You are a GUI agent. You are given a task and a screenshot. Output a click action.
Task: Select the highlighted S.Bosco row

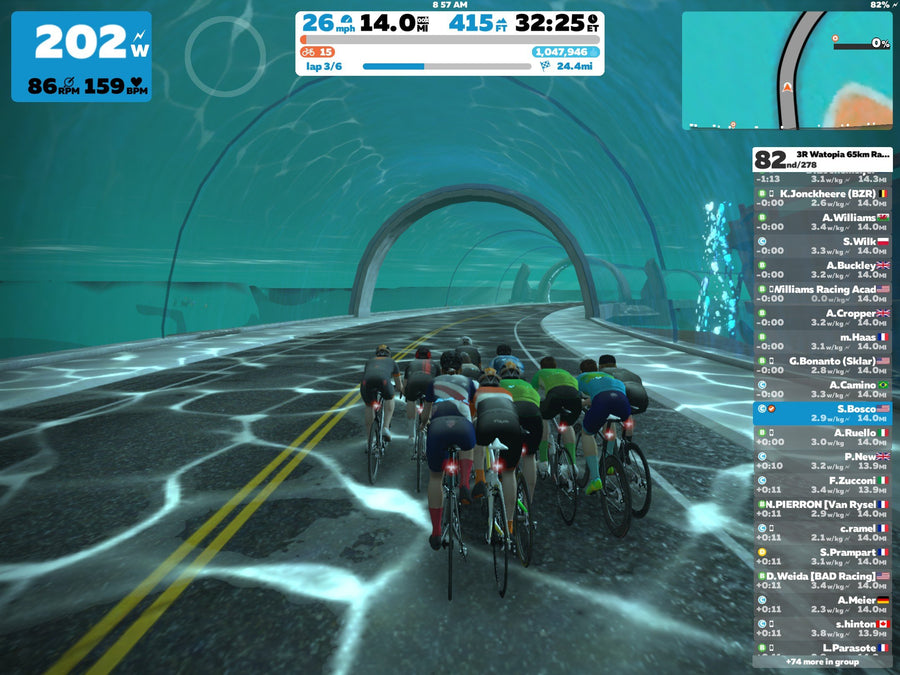[822, 413]
